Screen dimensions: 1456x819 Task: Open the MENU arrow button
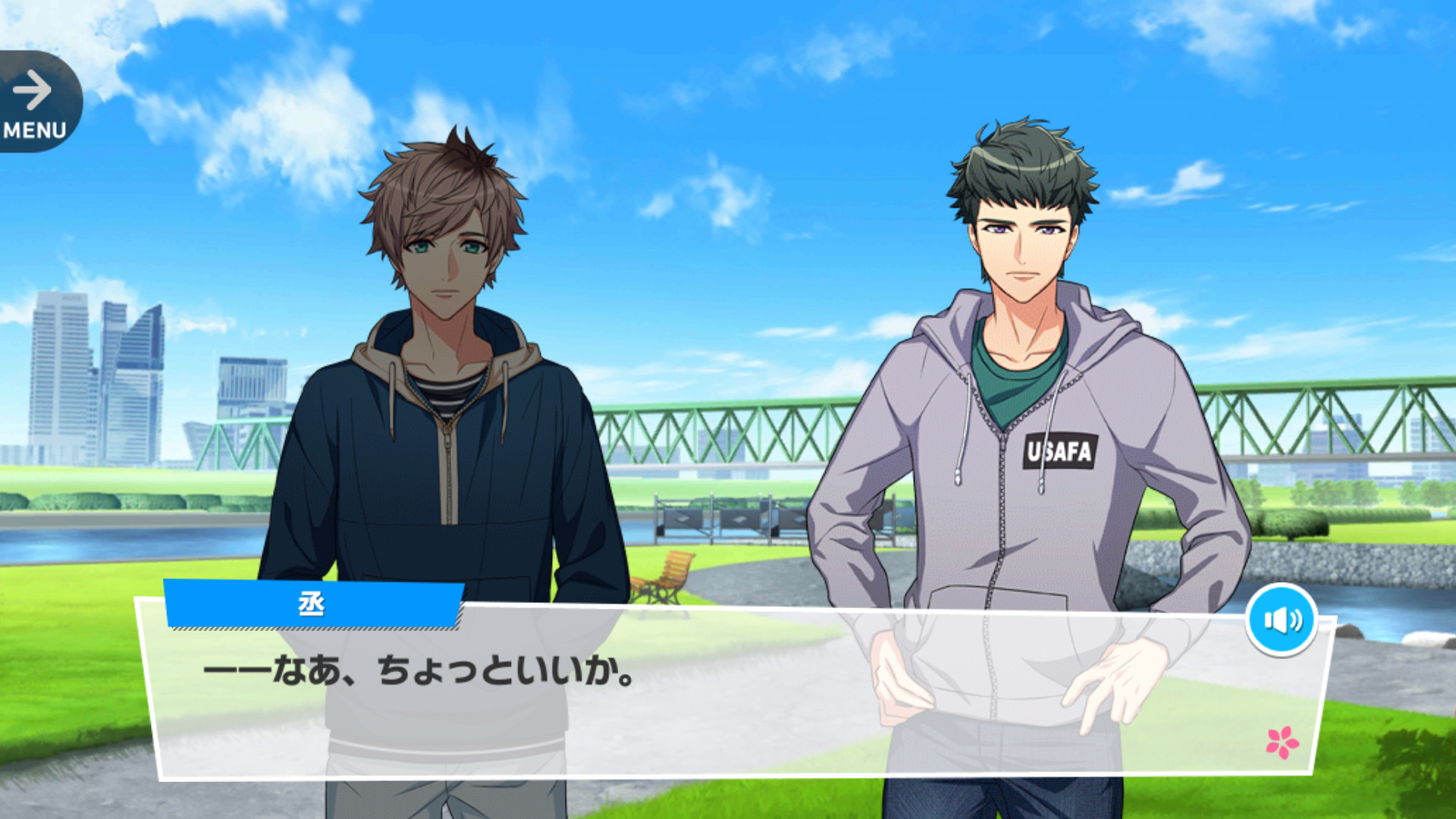pos(35,103)
